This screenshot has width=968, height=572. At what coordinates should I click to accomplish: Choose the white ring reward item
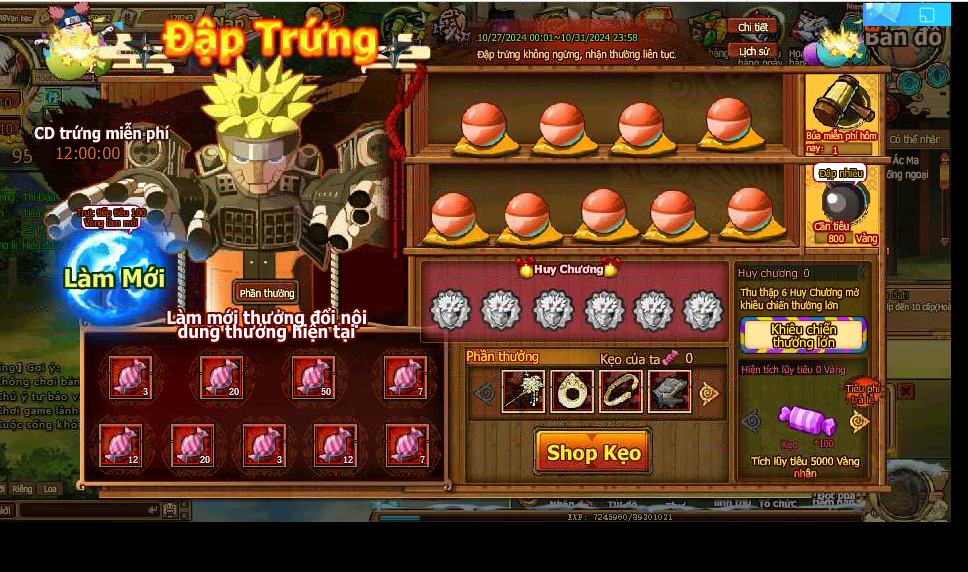pyautogui.click(x=572, y=392)
